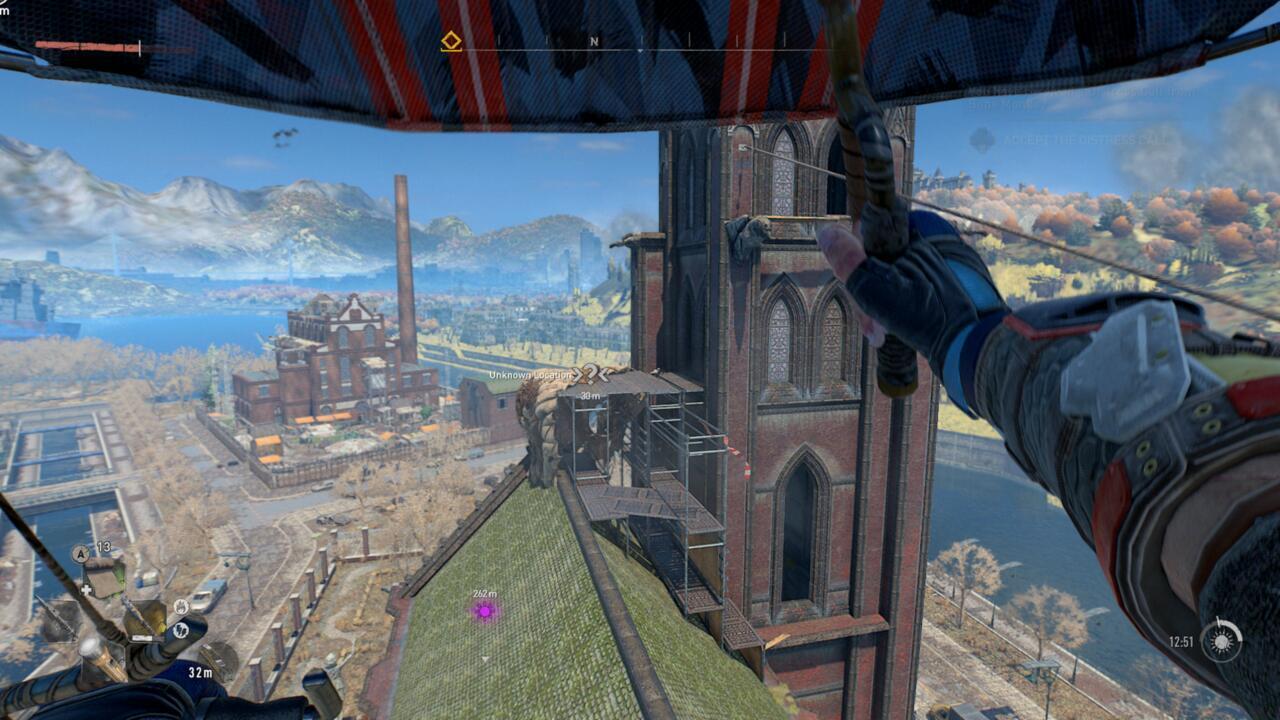
Task: Select the flashlight icon near the minimap
Action: click(x=182, y=630)
